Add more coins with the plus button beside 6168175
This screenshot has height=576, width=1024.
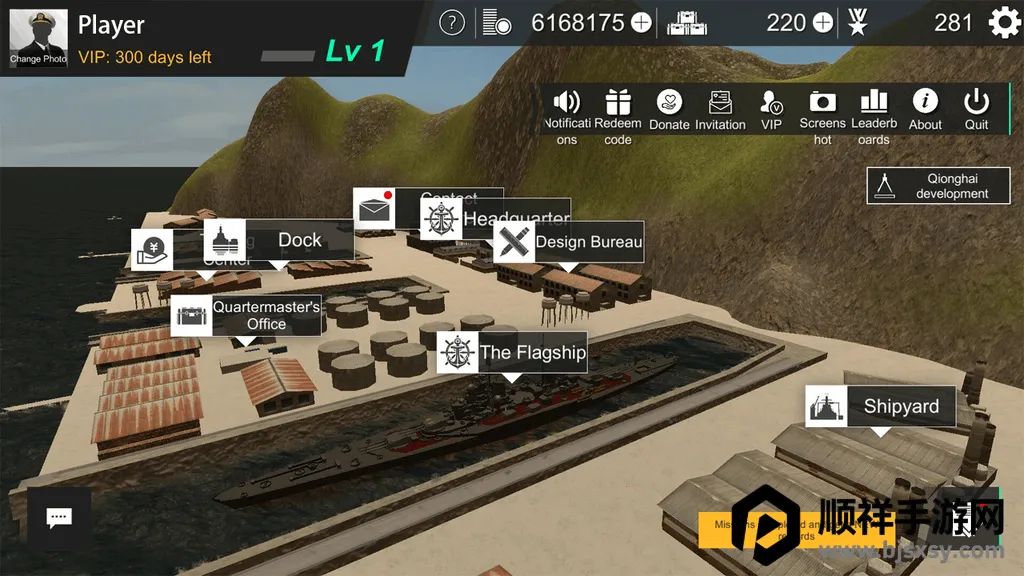(x=641, y=22)
